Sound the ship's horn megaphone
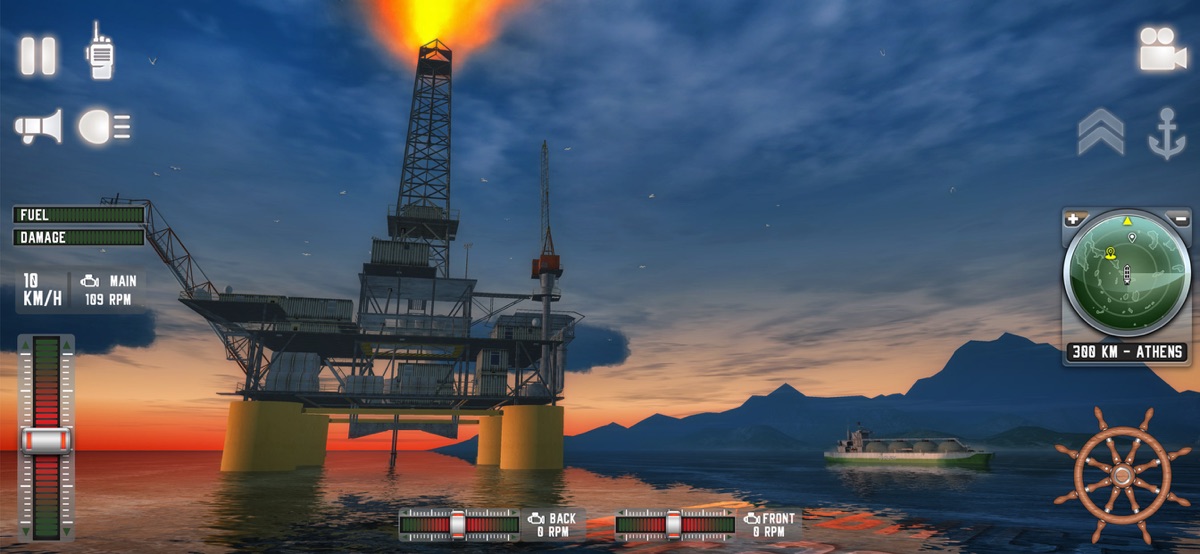The image size is (1200, 554). pos(38,127)
